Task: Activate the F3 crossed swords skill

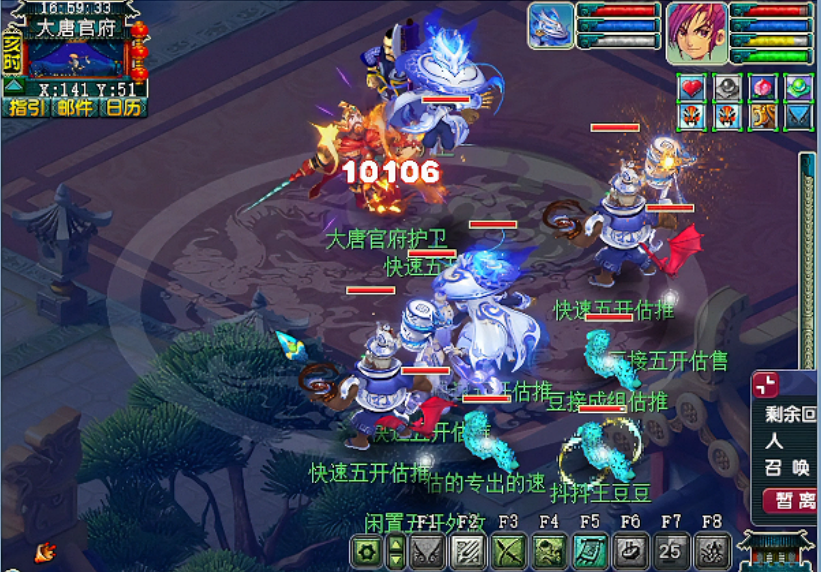Action: [508, 550]
